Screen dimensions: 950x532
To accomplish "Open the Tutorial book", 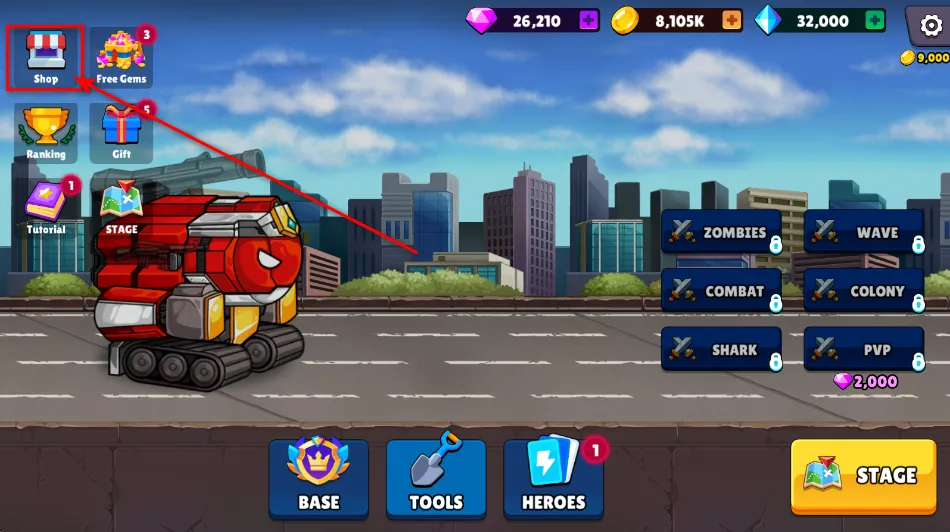I will click(x=45, y=208).
